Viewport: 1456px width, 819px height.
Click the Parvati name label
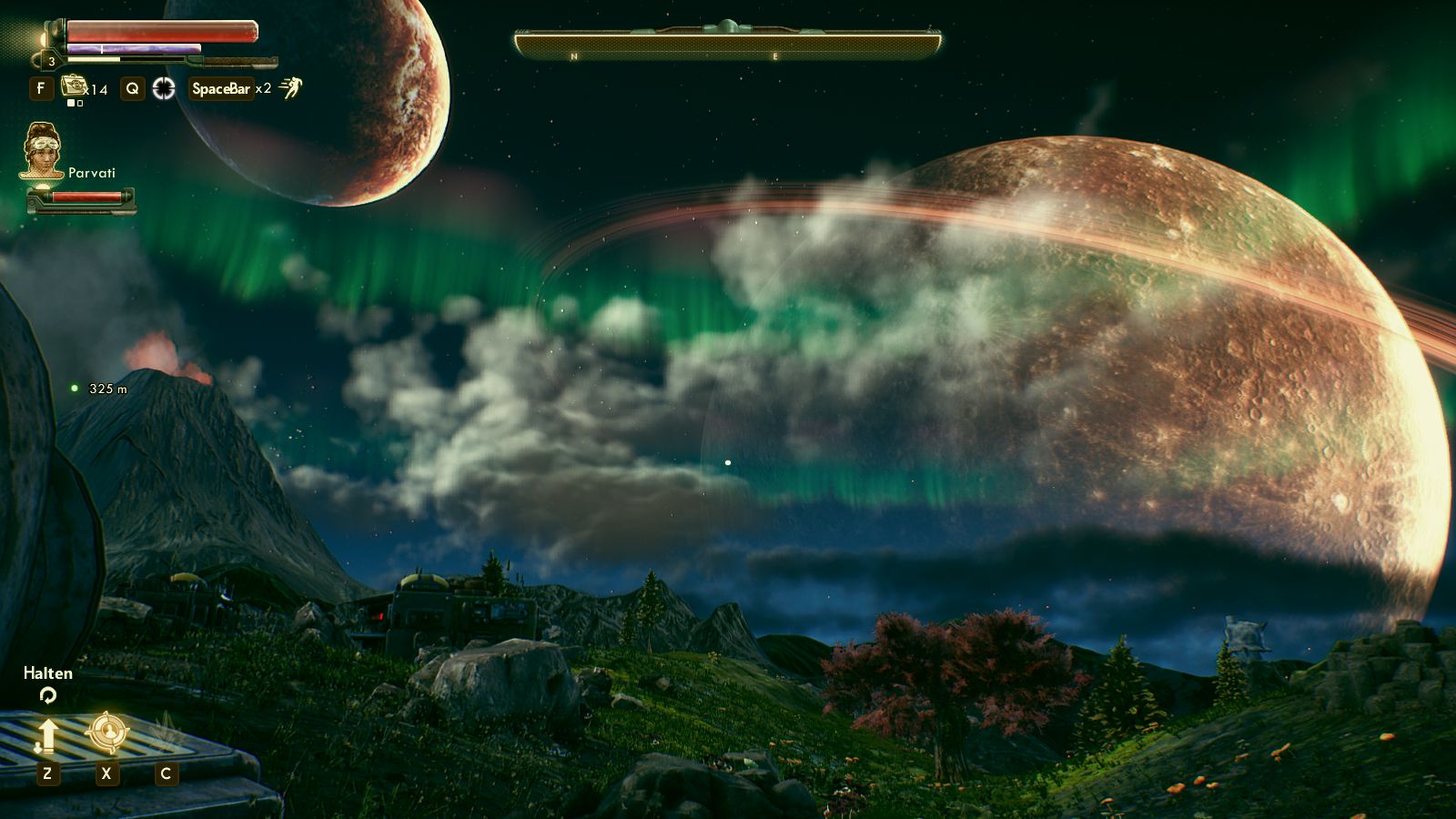coord(92,172)
